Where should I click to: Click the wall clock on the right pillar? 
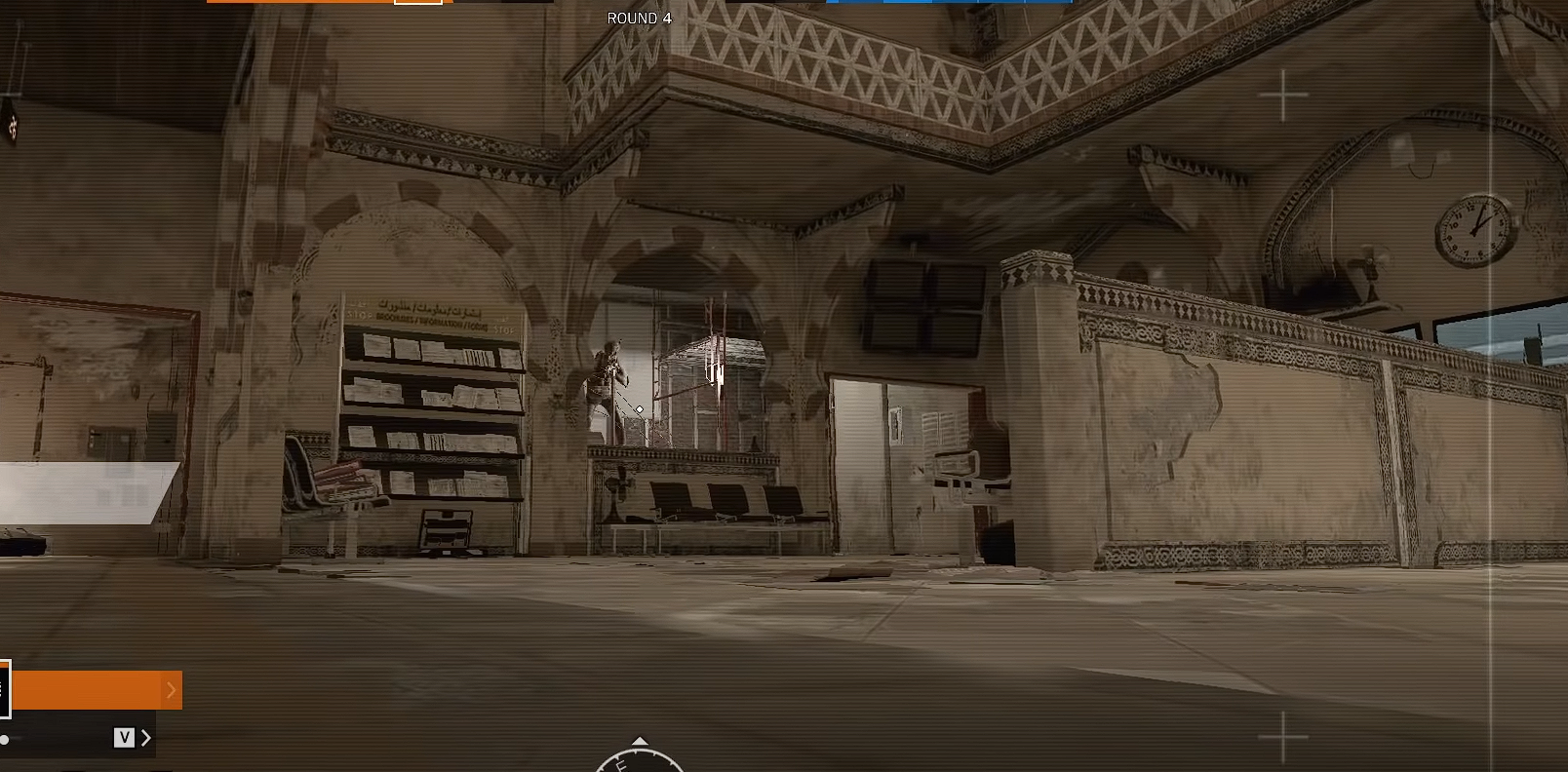tap(1472, 231)
